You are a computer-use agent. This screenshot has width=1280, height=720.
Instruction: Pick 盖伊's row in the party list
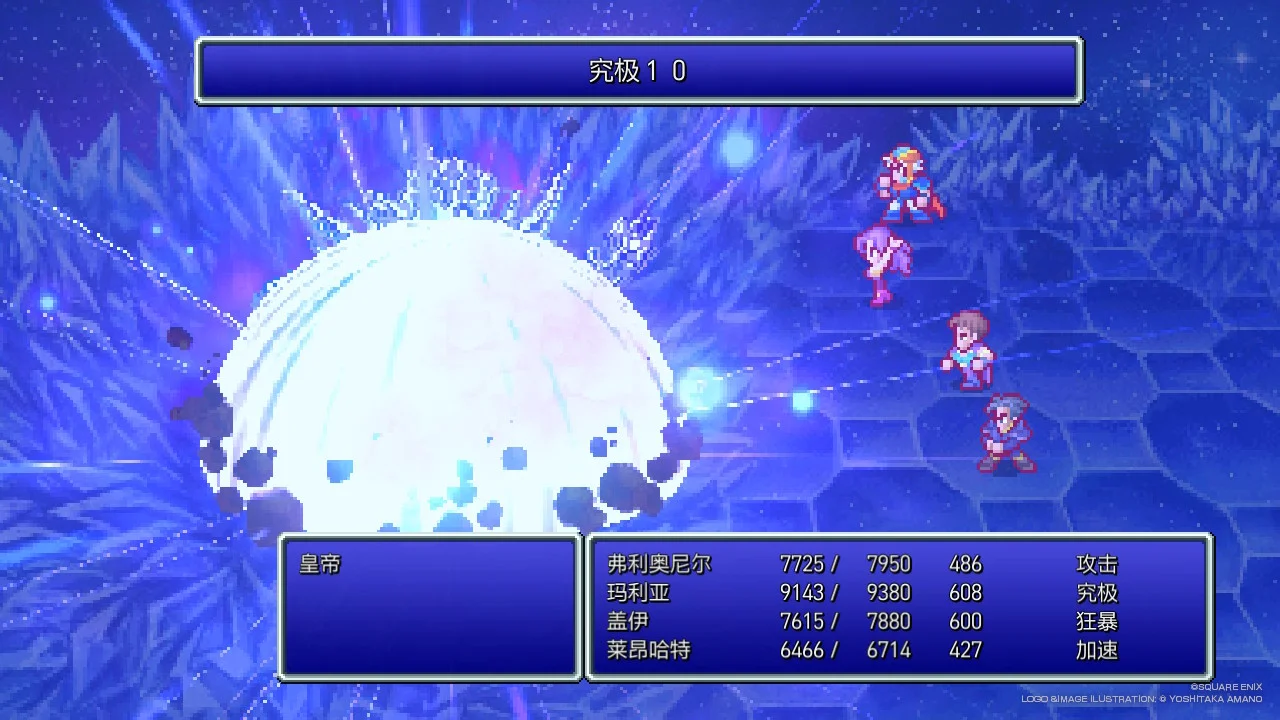tap(628, 622)
